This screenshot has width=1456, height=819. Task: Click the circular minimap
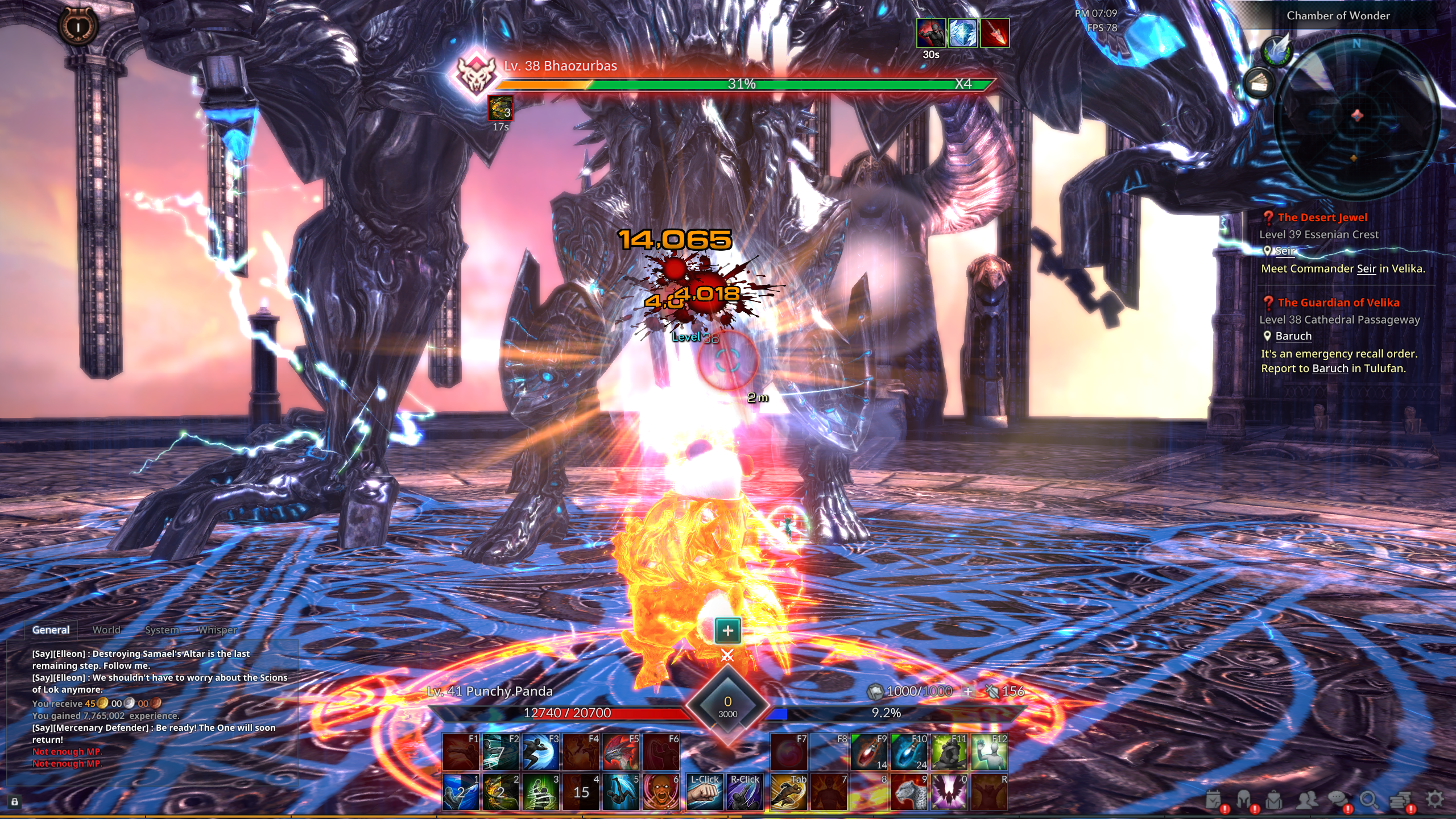1356,117
